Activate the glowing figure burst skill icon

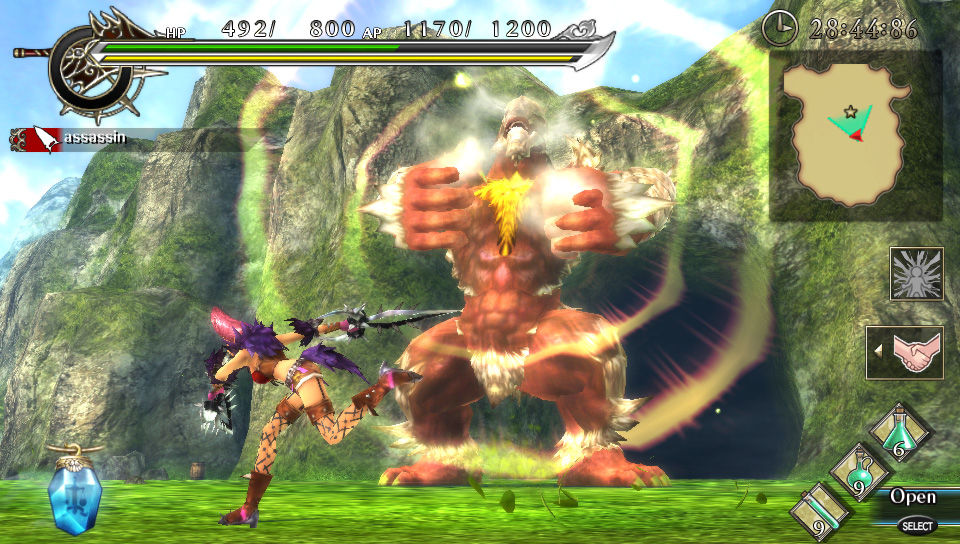pos(916,274)
